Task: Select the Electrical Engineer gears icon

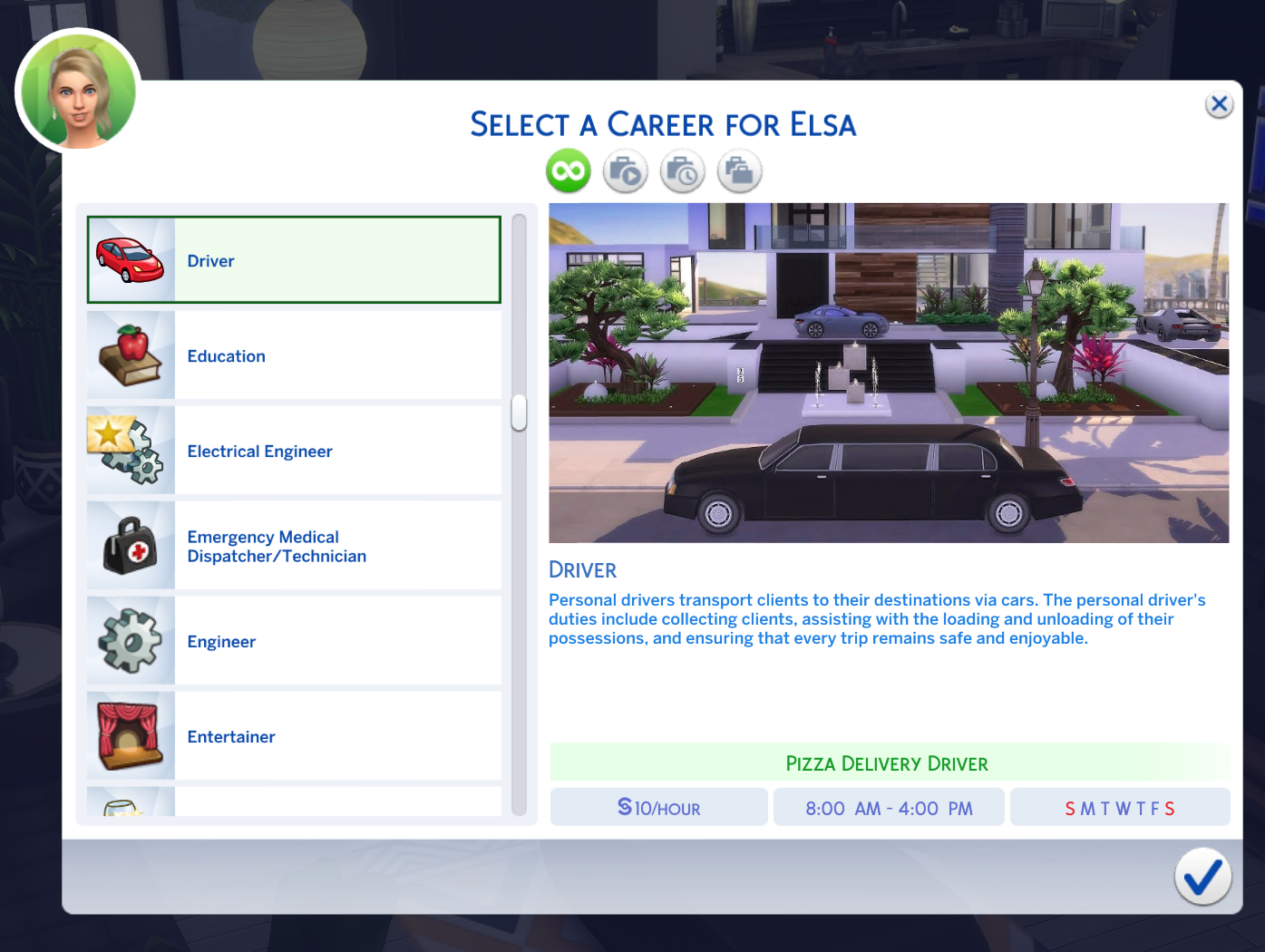Action: (130, 450)
